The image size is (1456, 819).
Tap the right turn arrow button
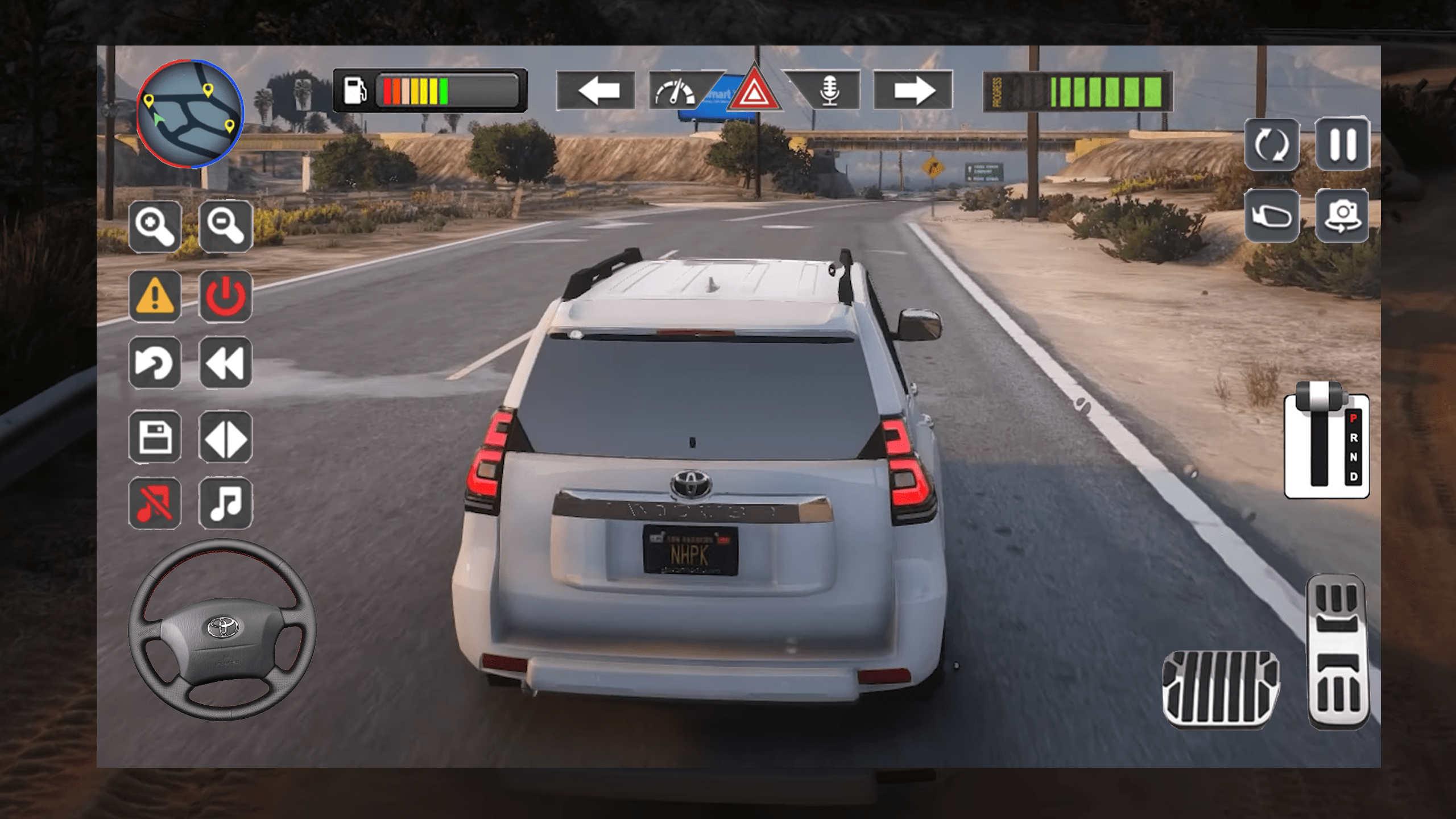coord(913,90)
